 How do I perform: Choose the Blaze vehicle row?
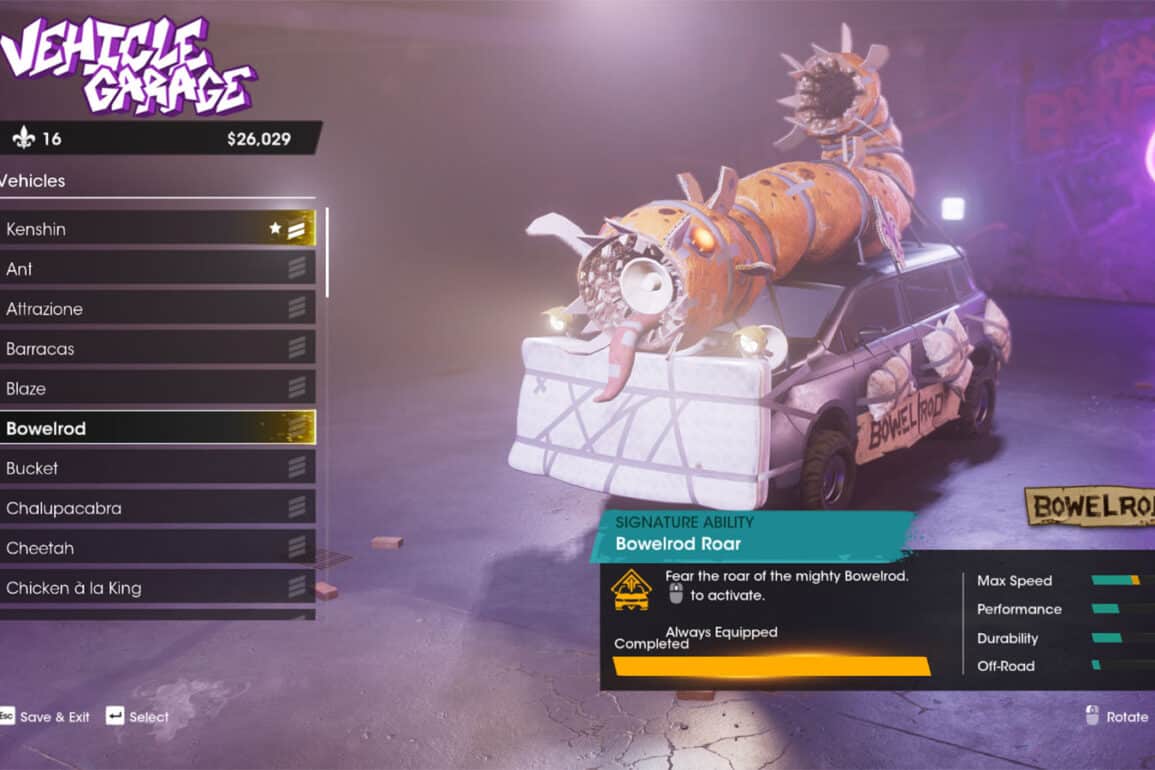158,388
